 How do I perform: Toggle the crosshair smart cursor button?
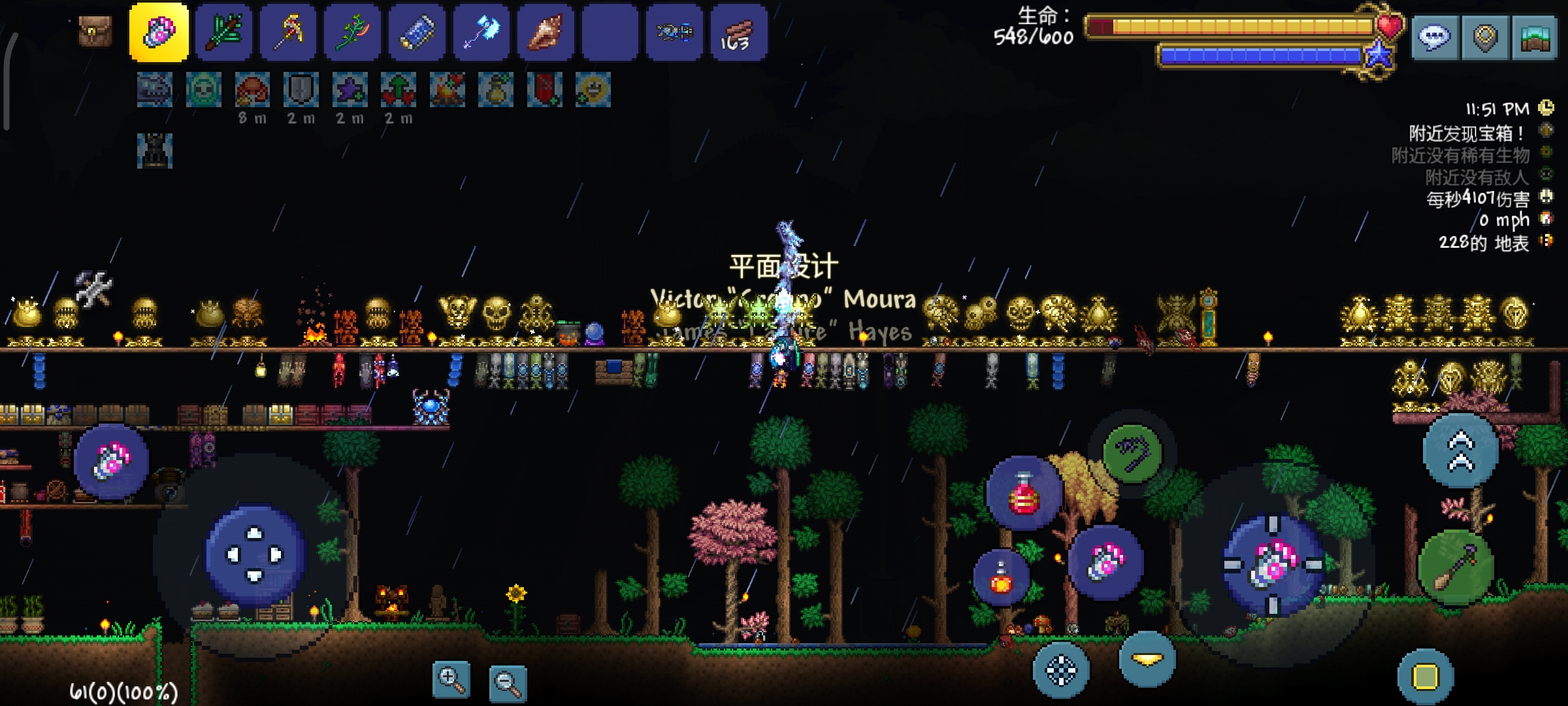pyautogui.click(x=1061, y=670)
